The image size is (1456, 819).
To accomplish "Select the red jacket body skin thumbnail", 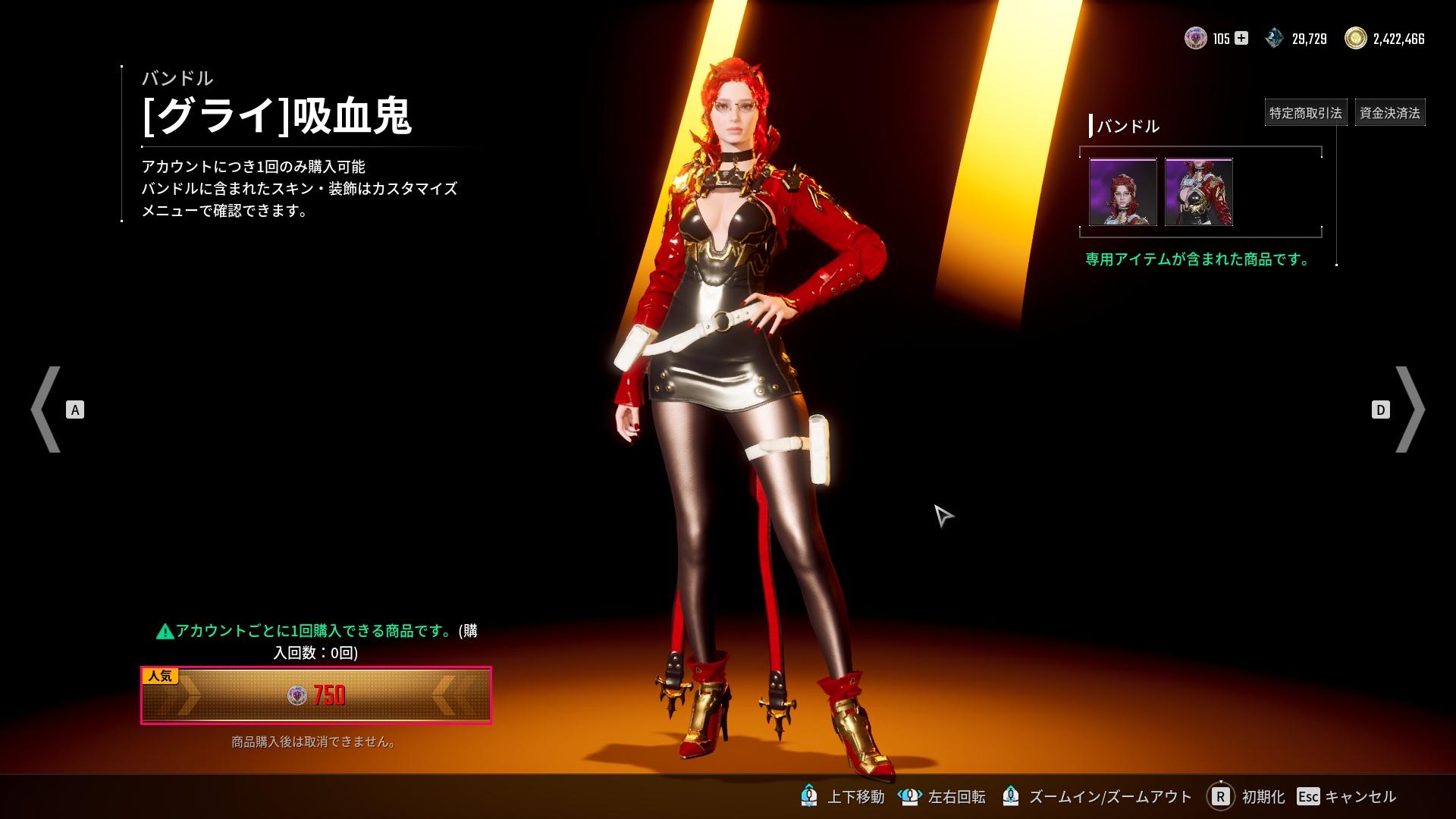I will click(1198, 192).
